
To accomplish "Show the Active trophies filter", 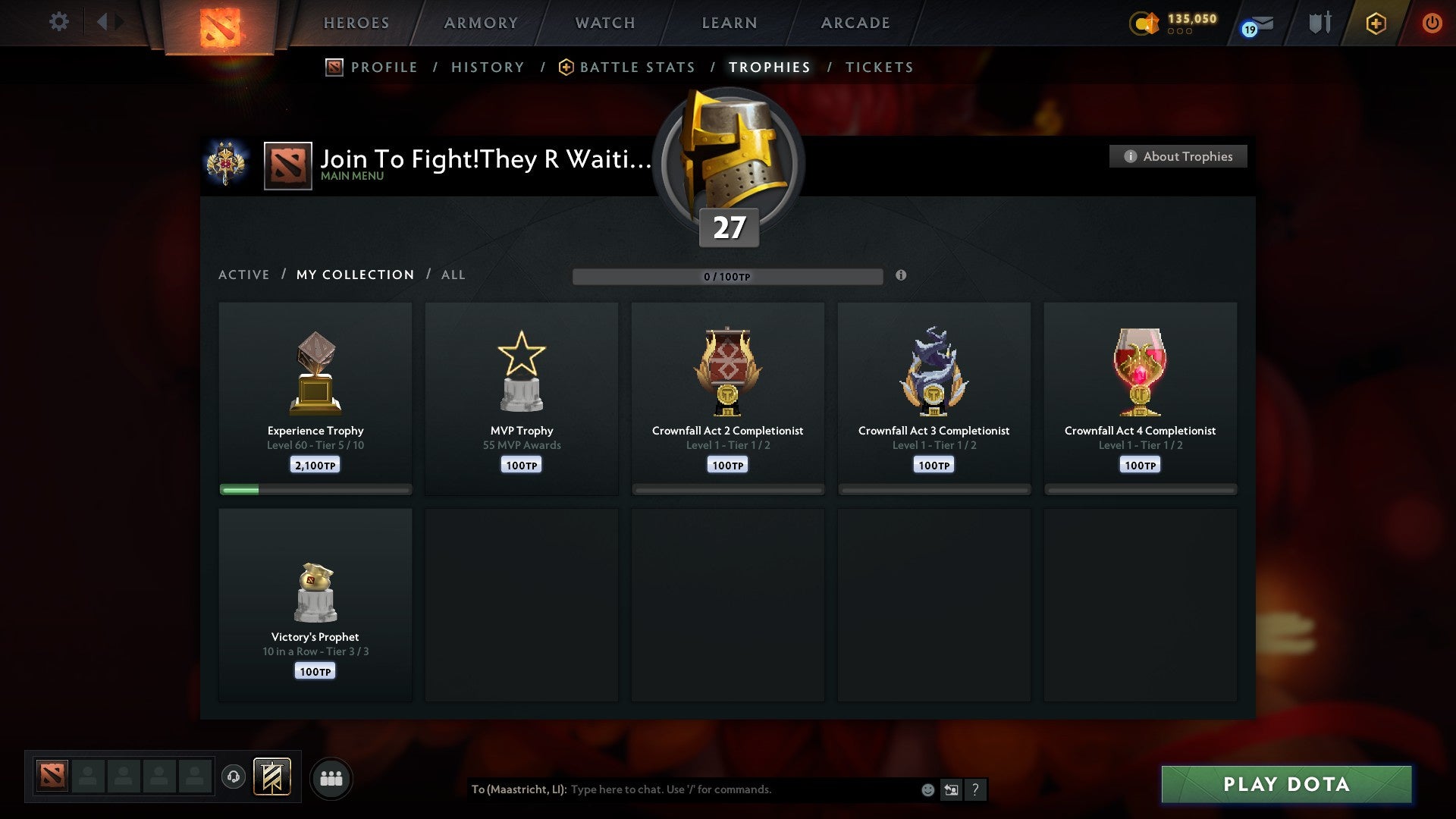I will coord(243,275).
